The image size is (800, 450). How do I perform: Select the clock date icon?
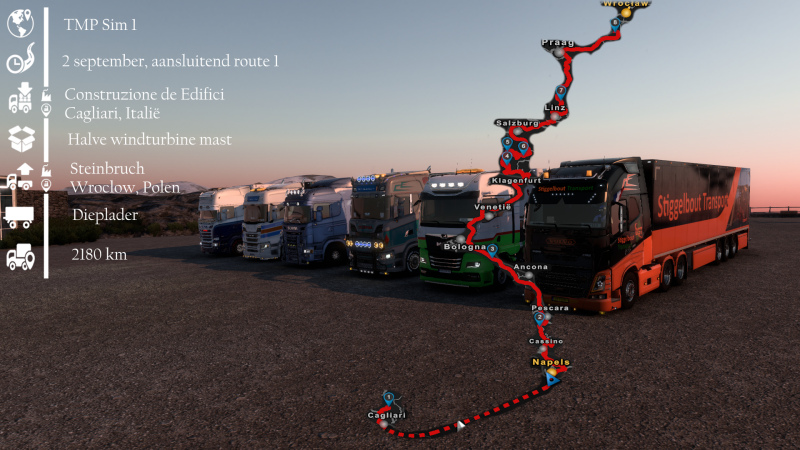(20, 61)
